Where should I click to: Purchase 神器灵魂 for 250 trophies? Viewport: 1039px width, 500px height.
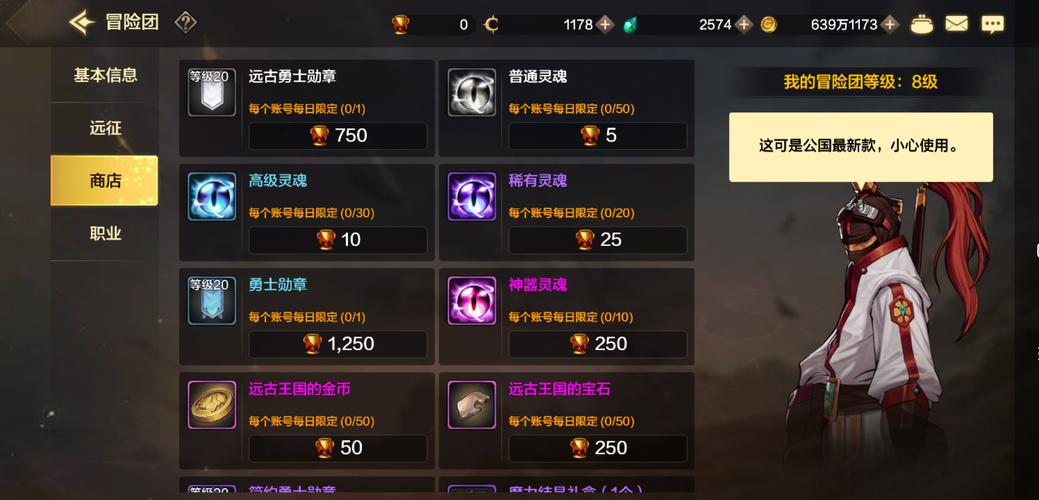point(597,344)
